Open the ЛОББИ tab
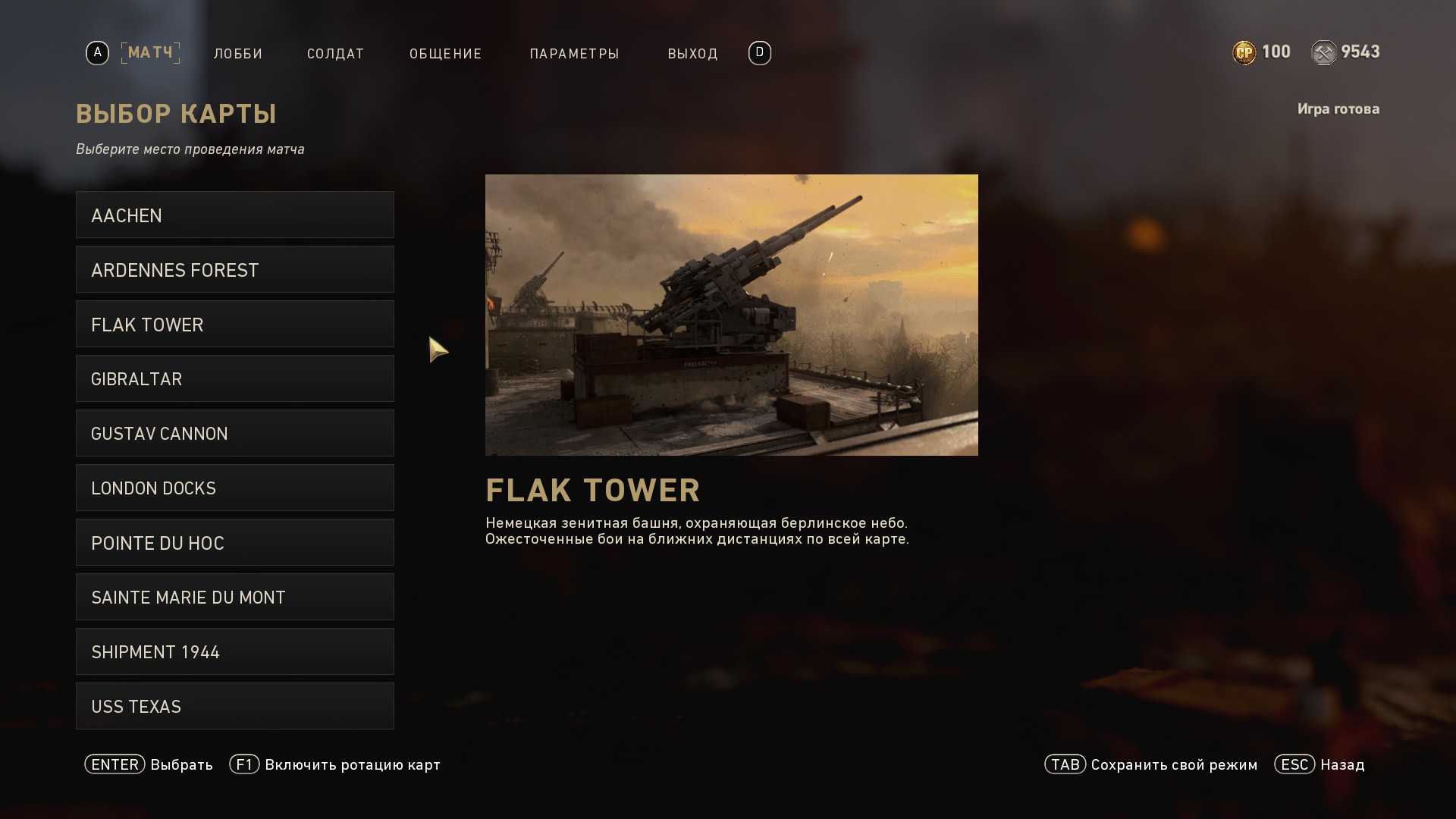1456x819 pixels. [238, 54]
